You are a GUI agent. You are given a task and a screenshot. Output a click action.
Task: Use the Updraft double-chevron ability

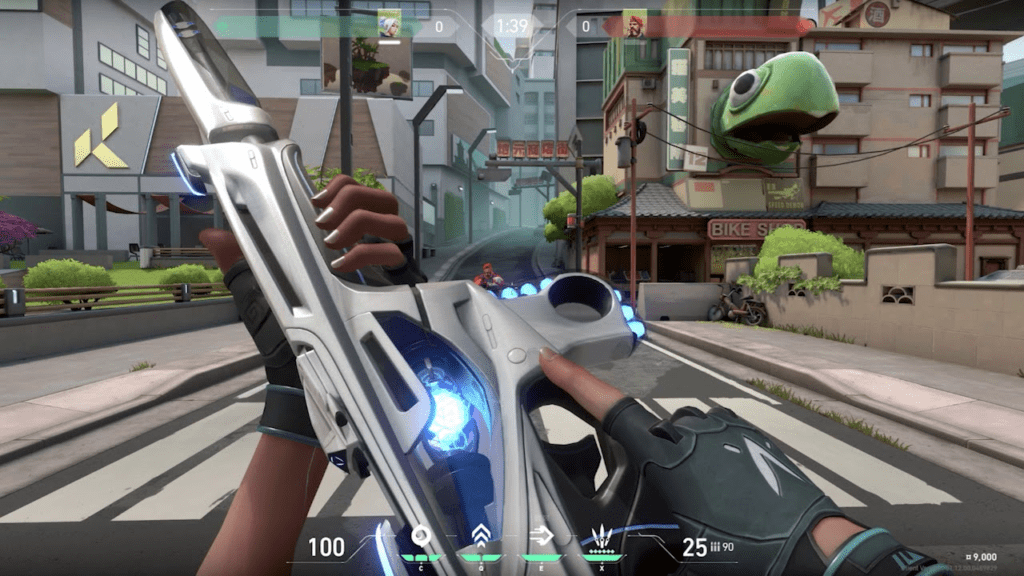[480, 537]
